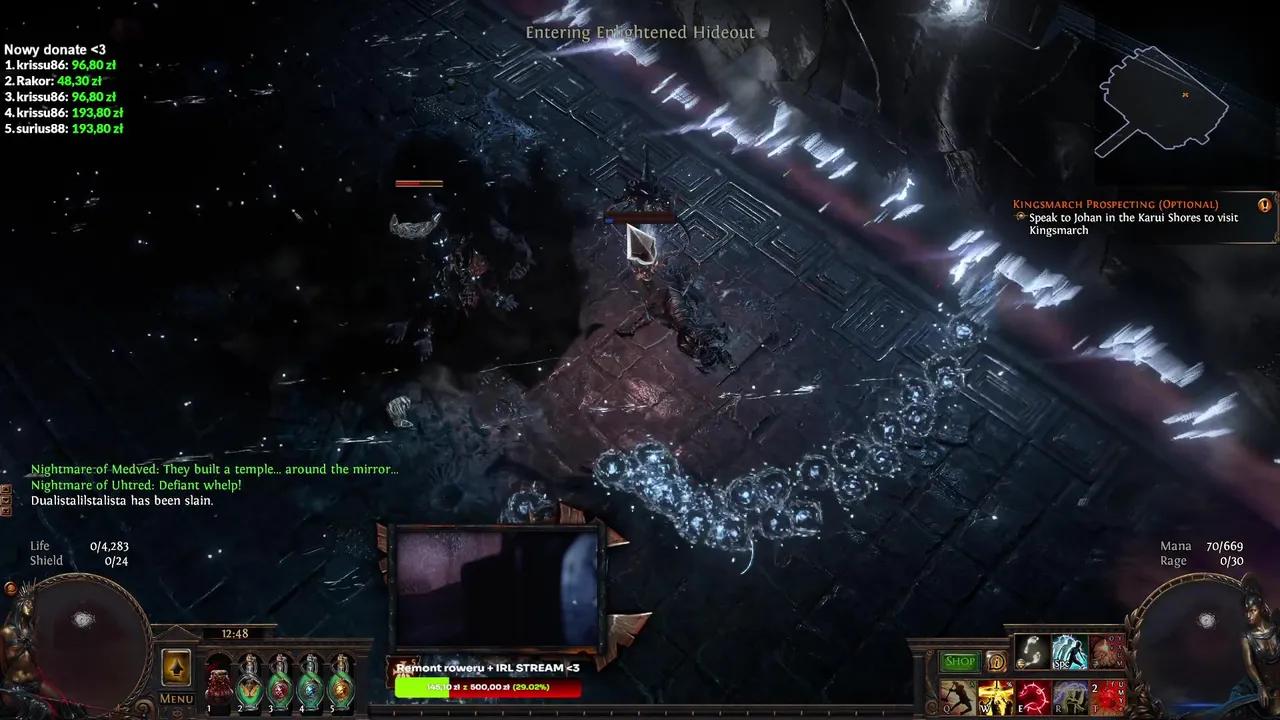
Task: Open the orange info icon beside Shop
Action: (x=996, y=661)
